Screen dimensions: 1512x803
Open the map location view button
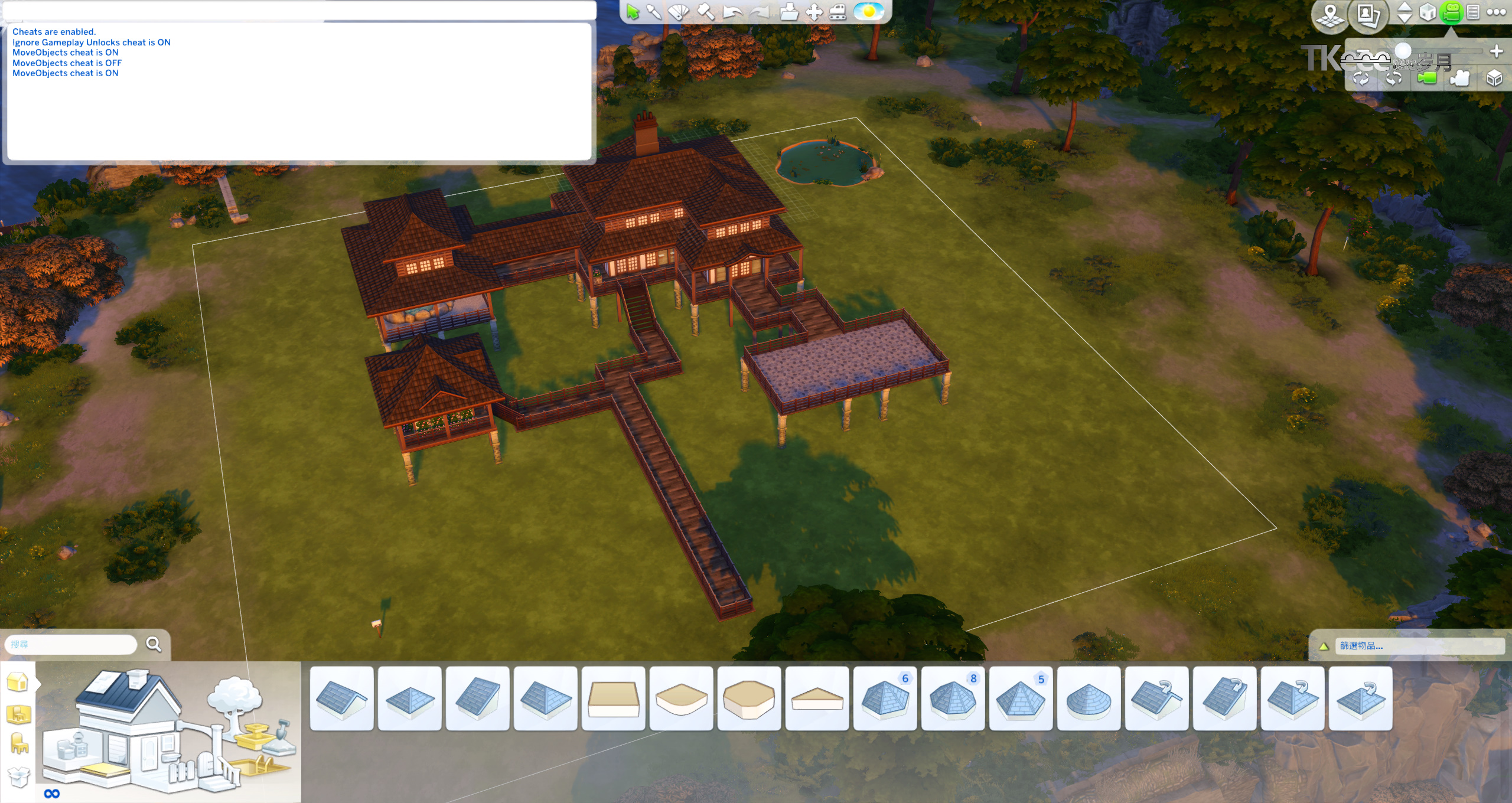[1330, 14]
